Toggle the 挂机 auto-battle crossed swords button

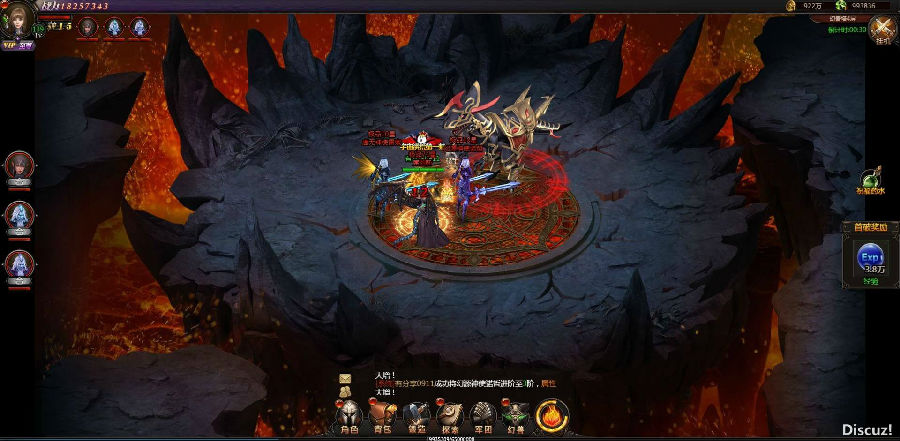pyautogui.click(x=881, y=30)
